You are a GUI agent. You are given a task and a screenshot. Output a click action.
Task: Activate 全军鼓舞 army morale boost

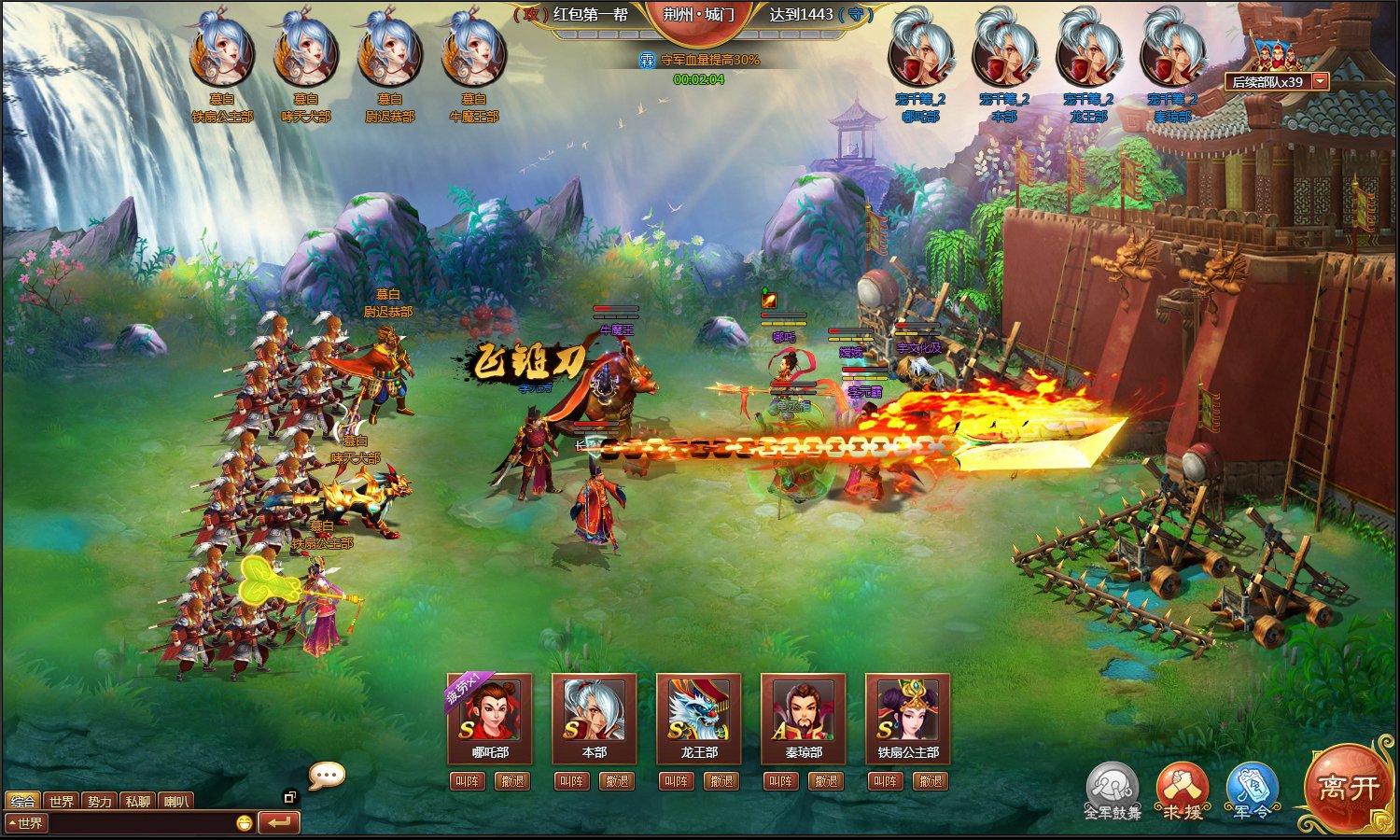(x=1112, y=787)
